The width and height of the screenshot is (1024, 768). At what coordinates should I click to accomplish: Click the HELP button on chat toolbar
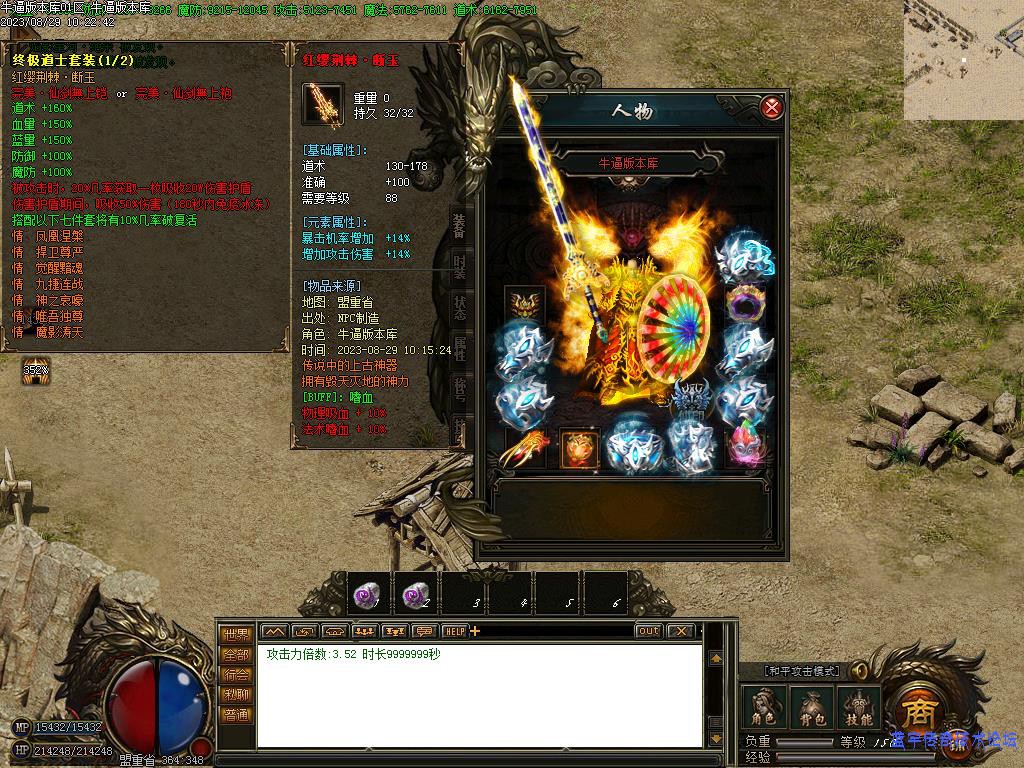[455, 631]
